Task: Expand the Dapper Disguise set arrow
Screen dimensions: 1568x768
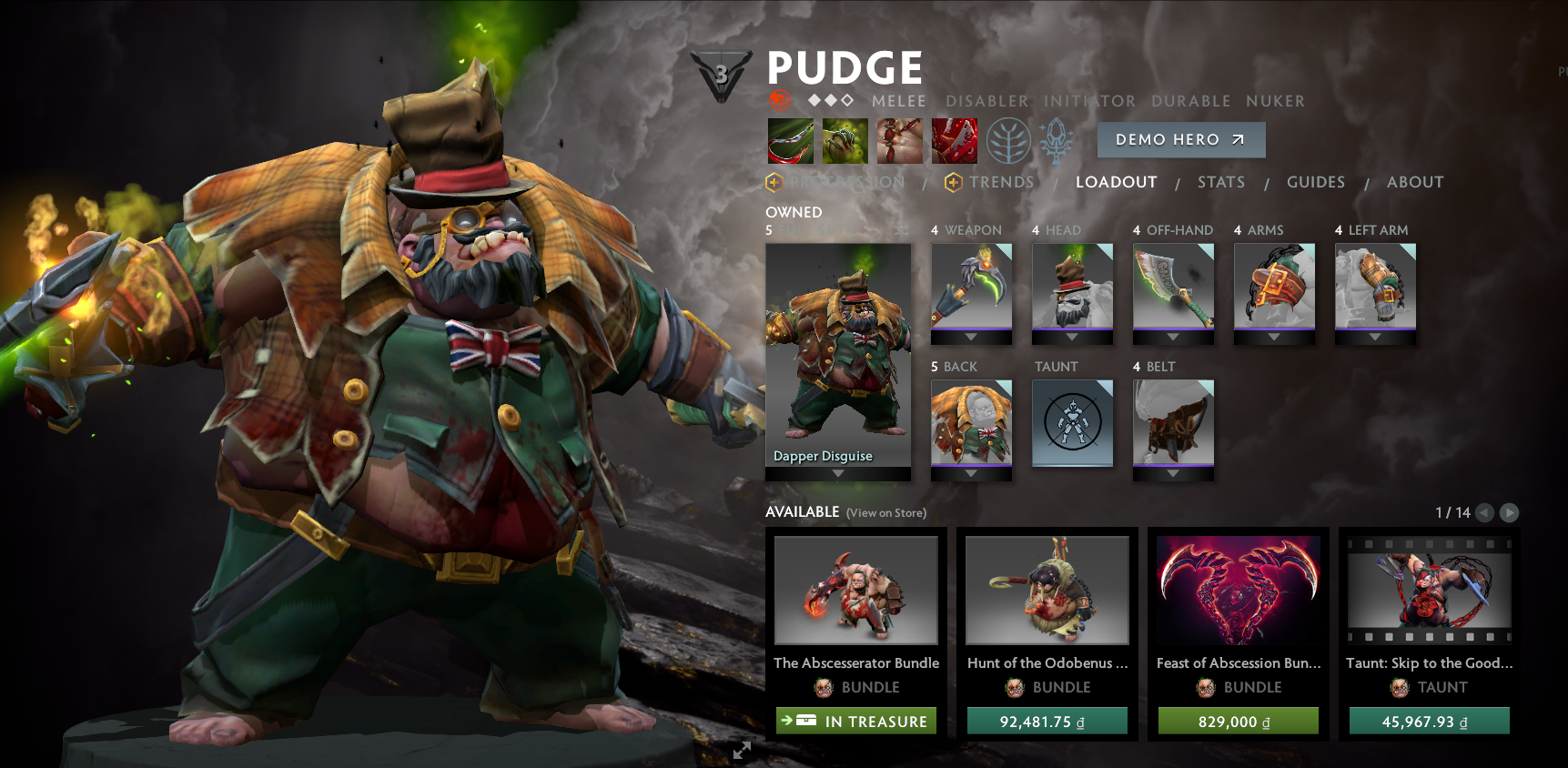Action: click(x=837, y=472)
